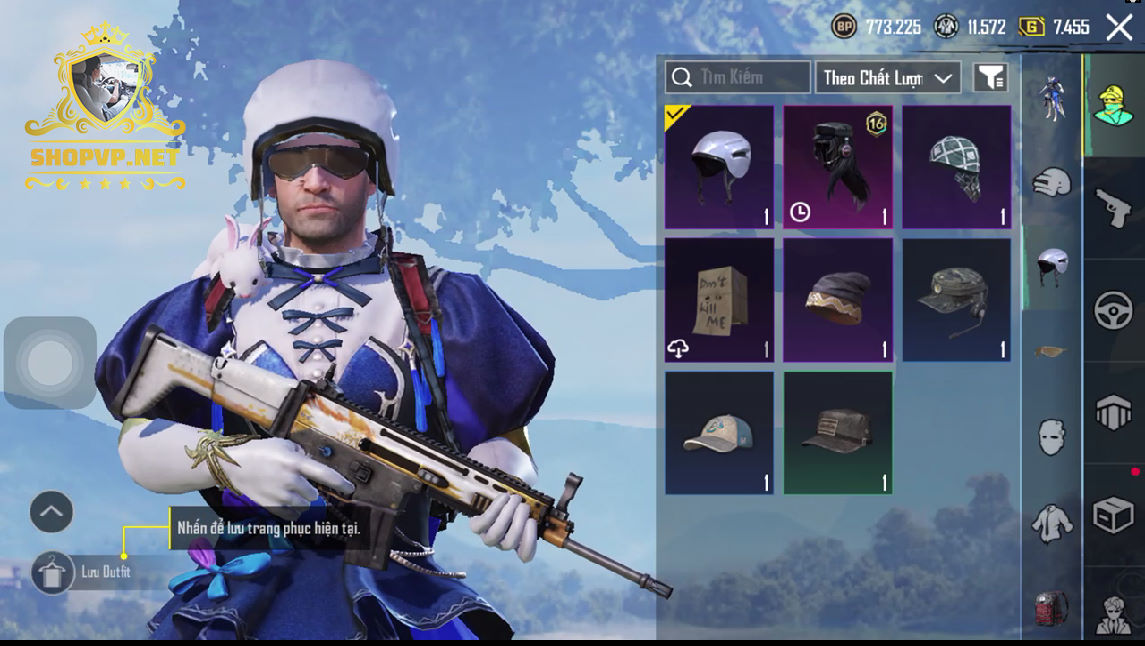Image resolution: width=1145 pixels, height=646 pixels.
Task: Select the beige baseball cap item
Action: (719, 432)
